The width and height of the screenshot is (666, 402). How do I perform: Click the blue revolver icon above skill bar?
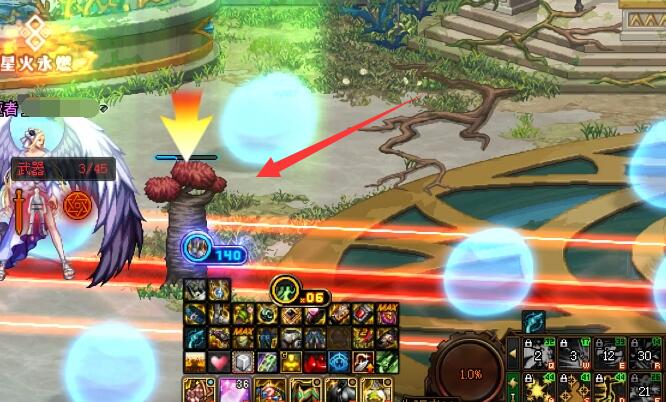tap(533, 322)
